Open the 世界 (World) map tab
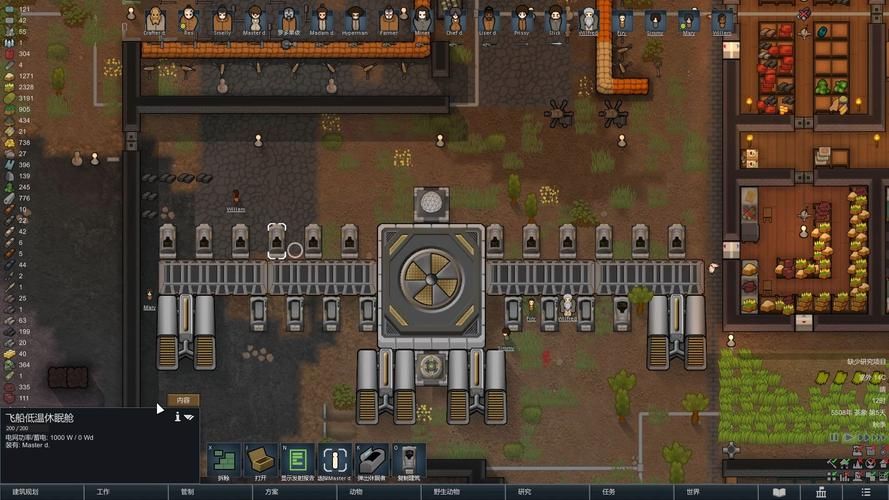 693,492
